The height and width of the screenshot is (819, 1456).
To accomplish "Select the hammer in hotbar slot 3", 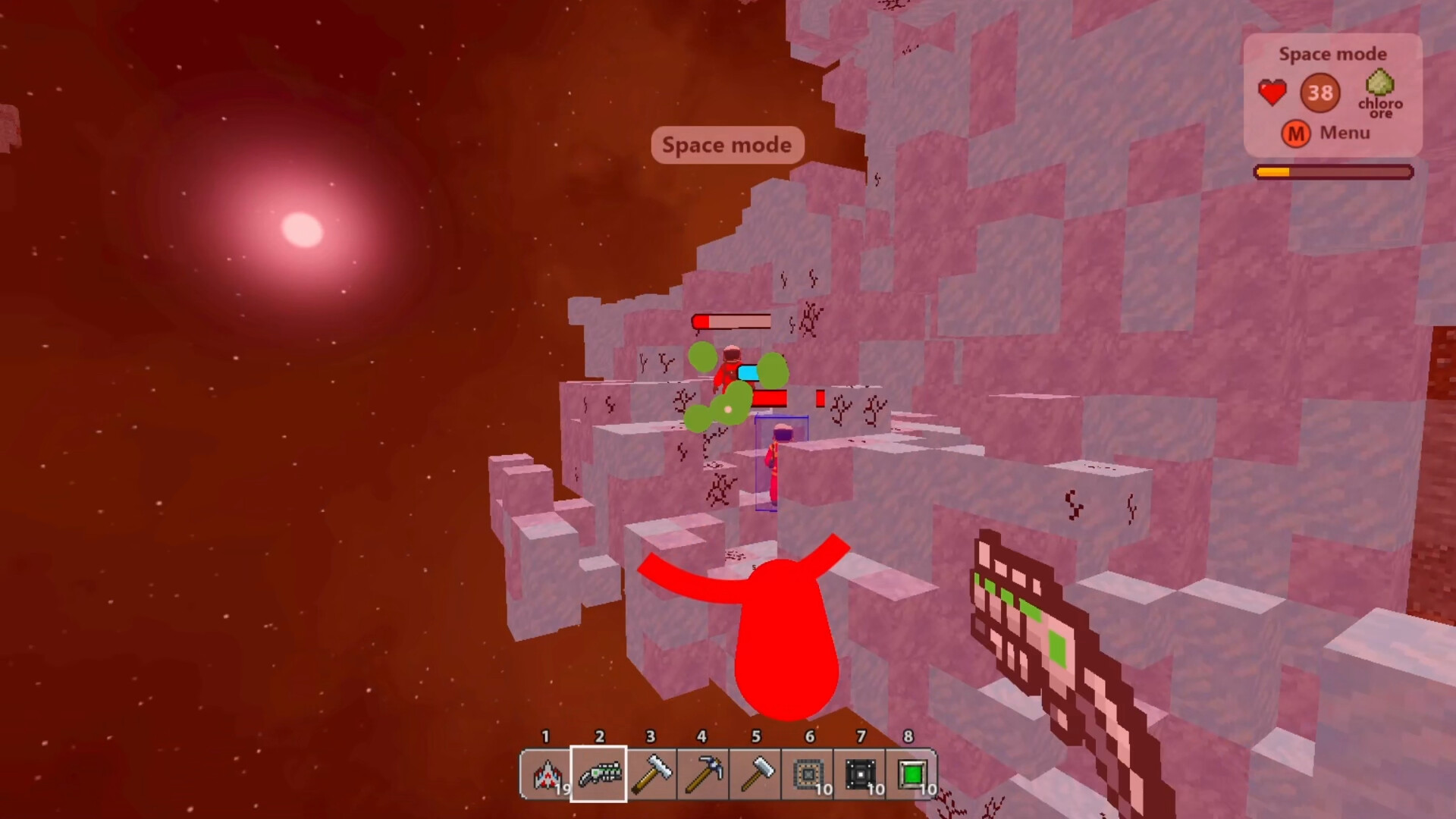I will click(651, 774).
